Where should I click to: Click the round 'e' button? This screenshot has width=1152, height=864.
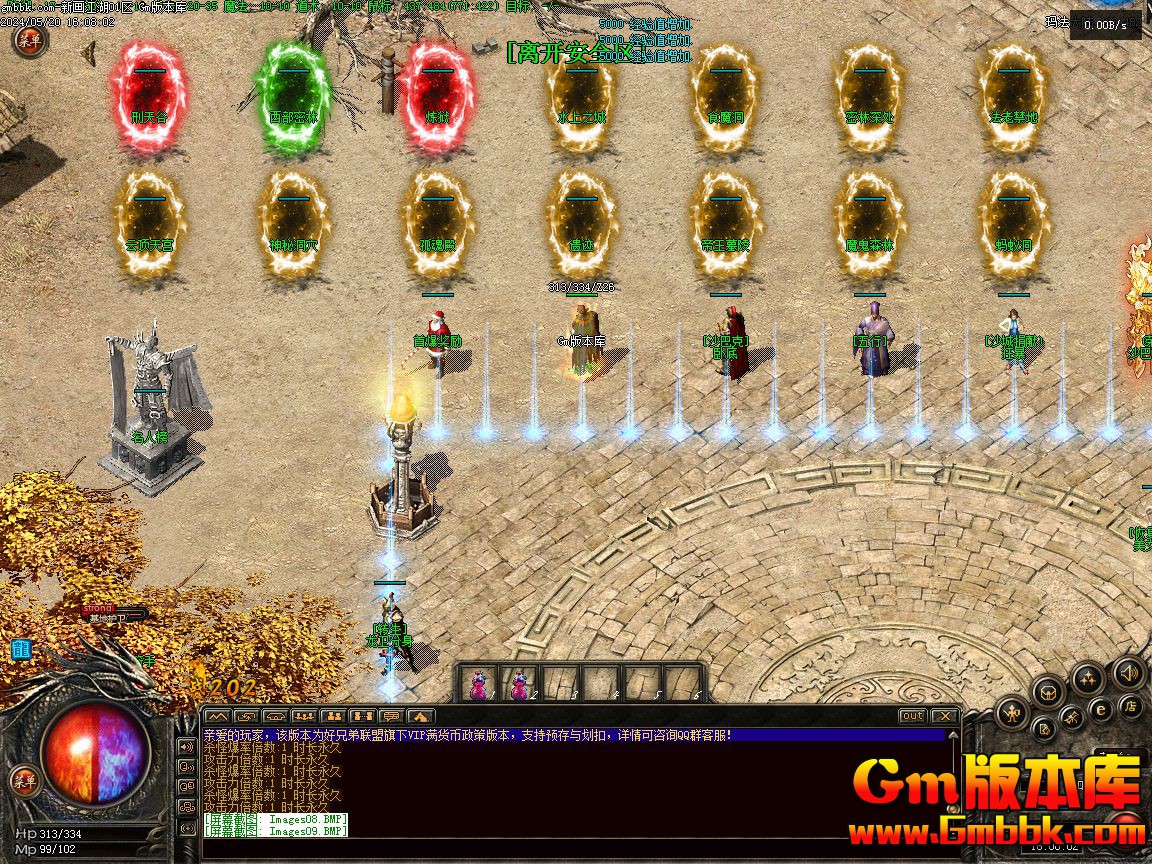1101,709
